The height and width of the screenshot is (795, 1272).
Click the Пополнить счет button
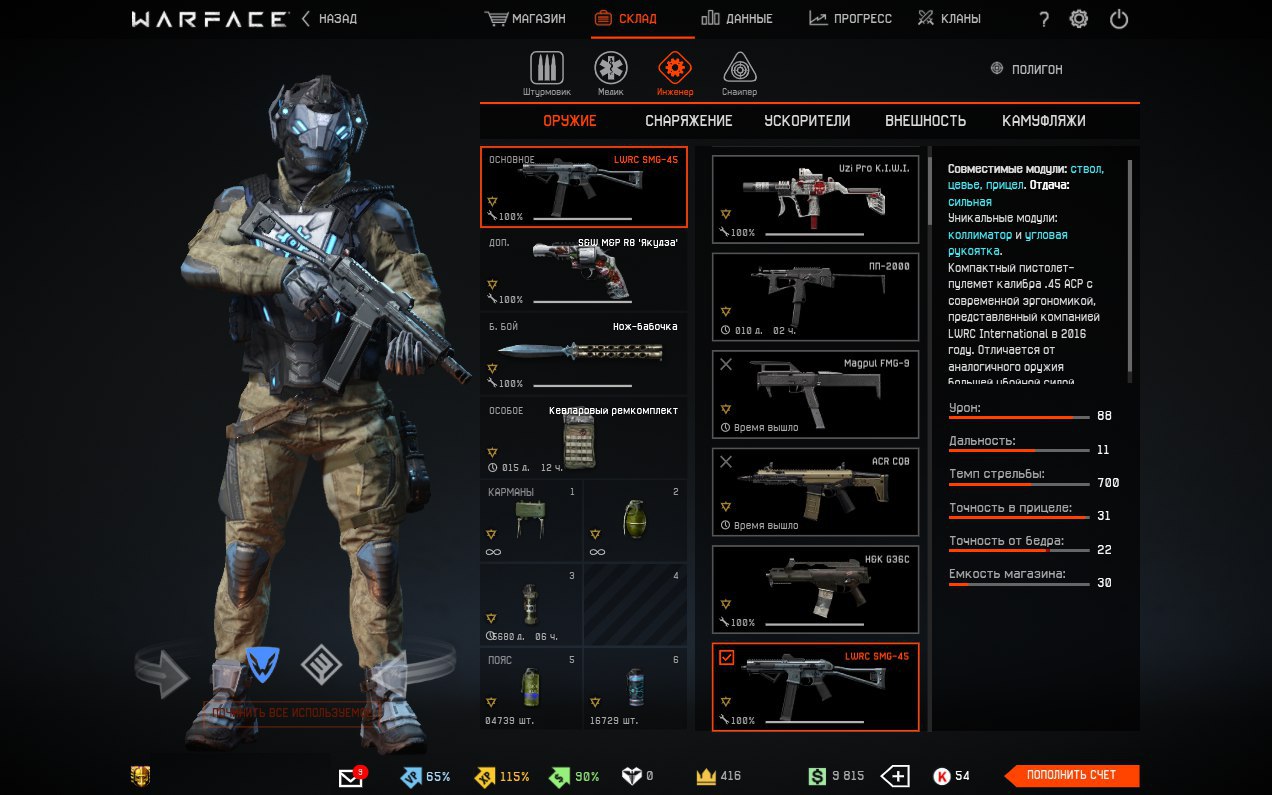(x=1071, y=775)
